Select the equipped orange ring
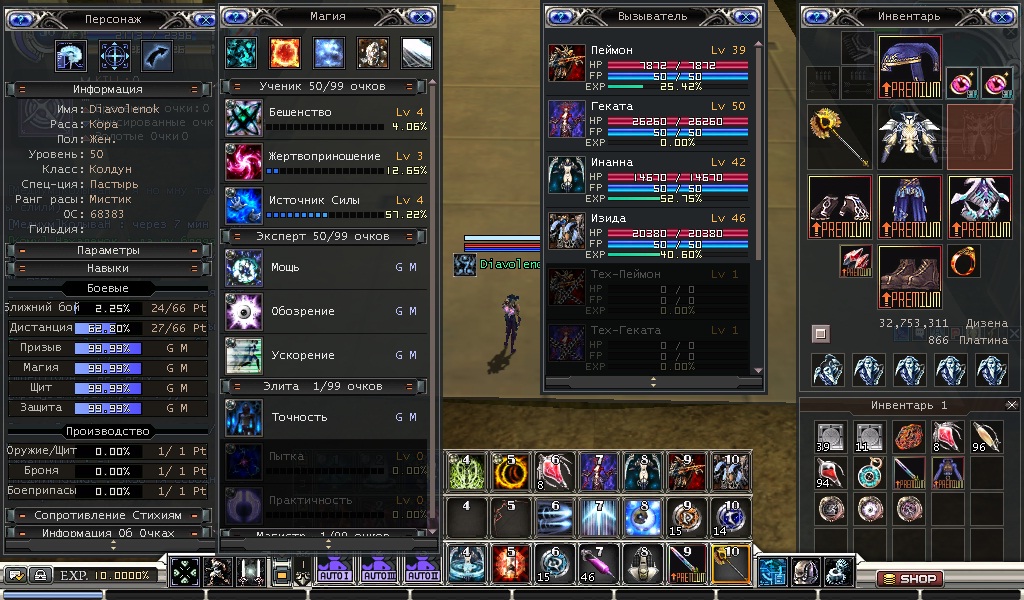Image resolution: width=1024 pixels, height=600 pixels. [x=965, y=262]
